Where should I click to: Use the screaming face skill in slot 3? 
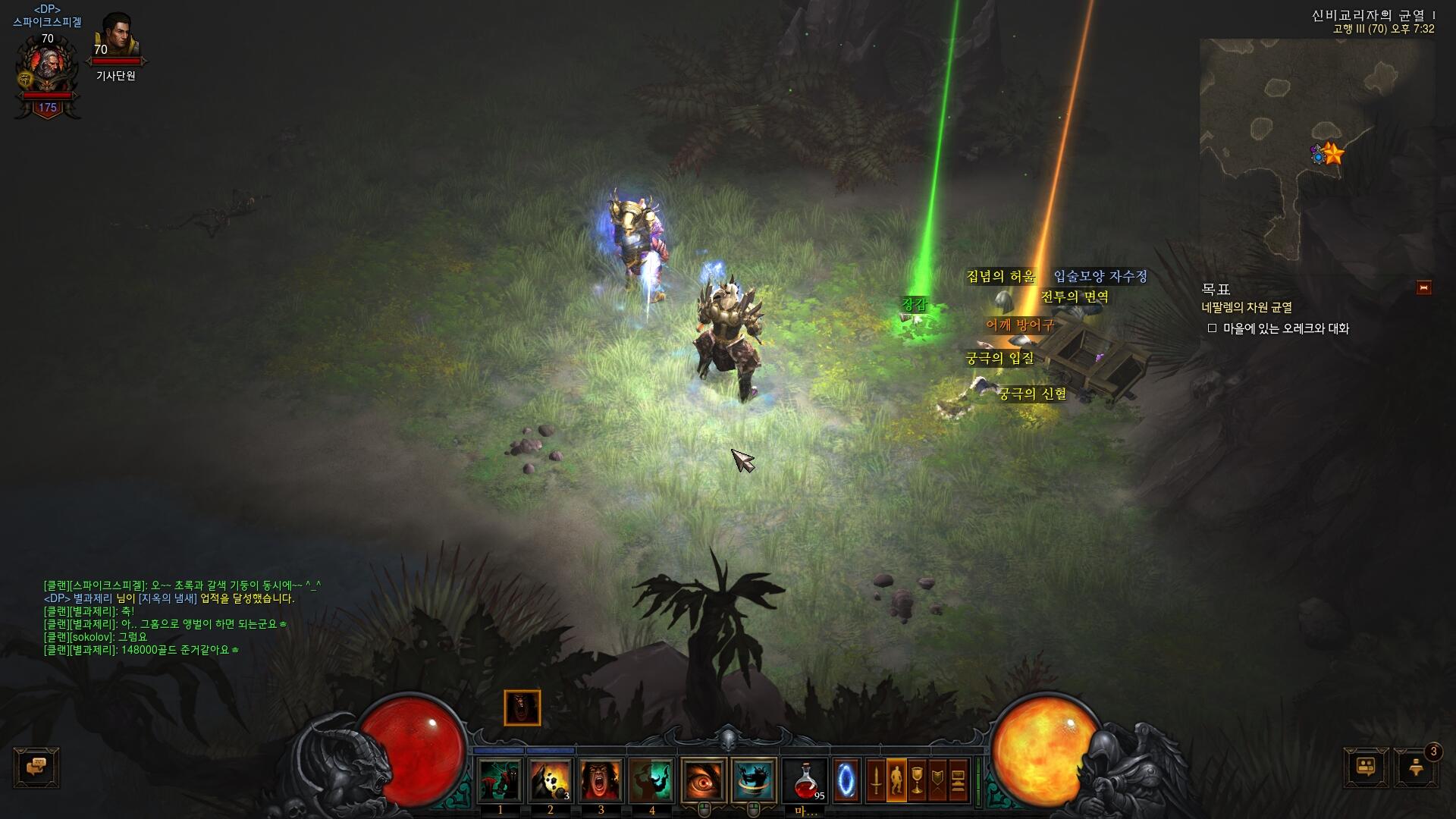click(x=601, y=780)
